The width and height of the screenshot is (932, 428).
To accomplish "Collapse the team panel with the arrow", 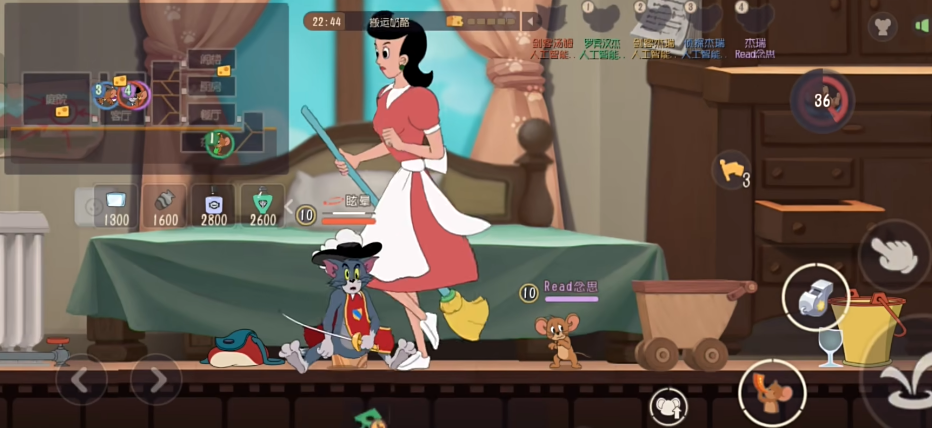I will coord(531,20).
